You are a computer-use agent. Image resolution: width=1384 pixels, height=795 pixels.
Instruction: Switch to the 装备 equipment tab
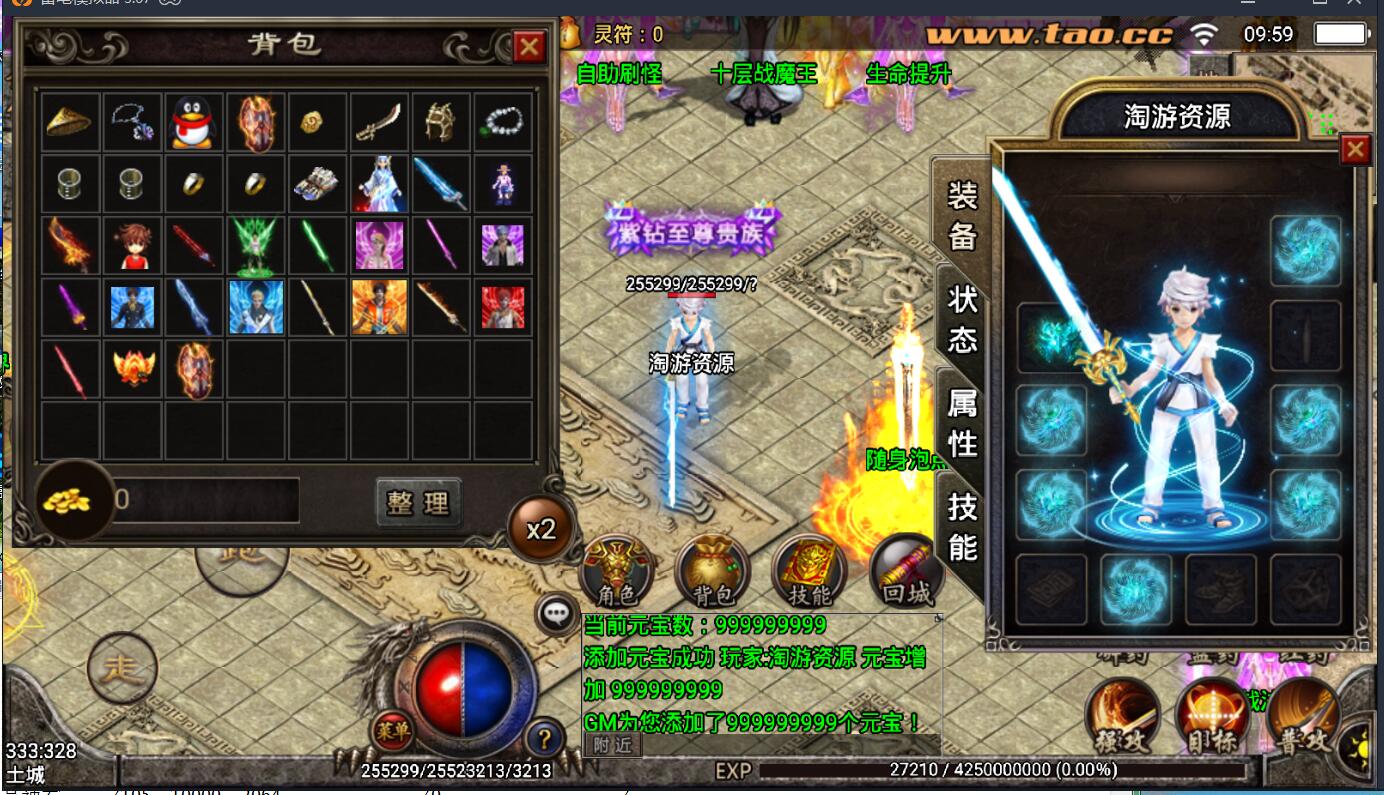coord(962,215)
